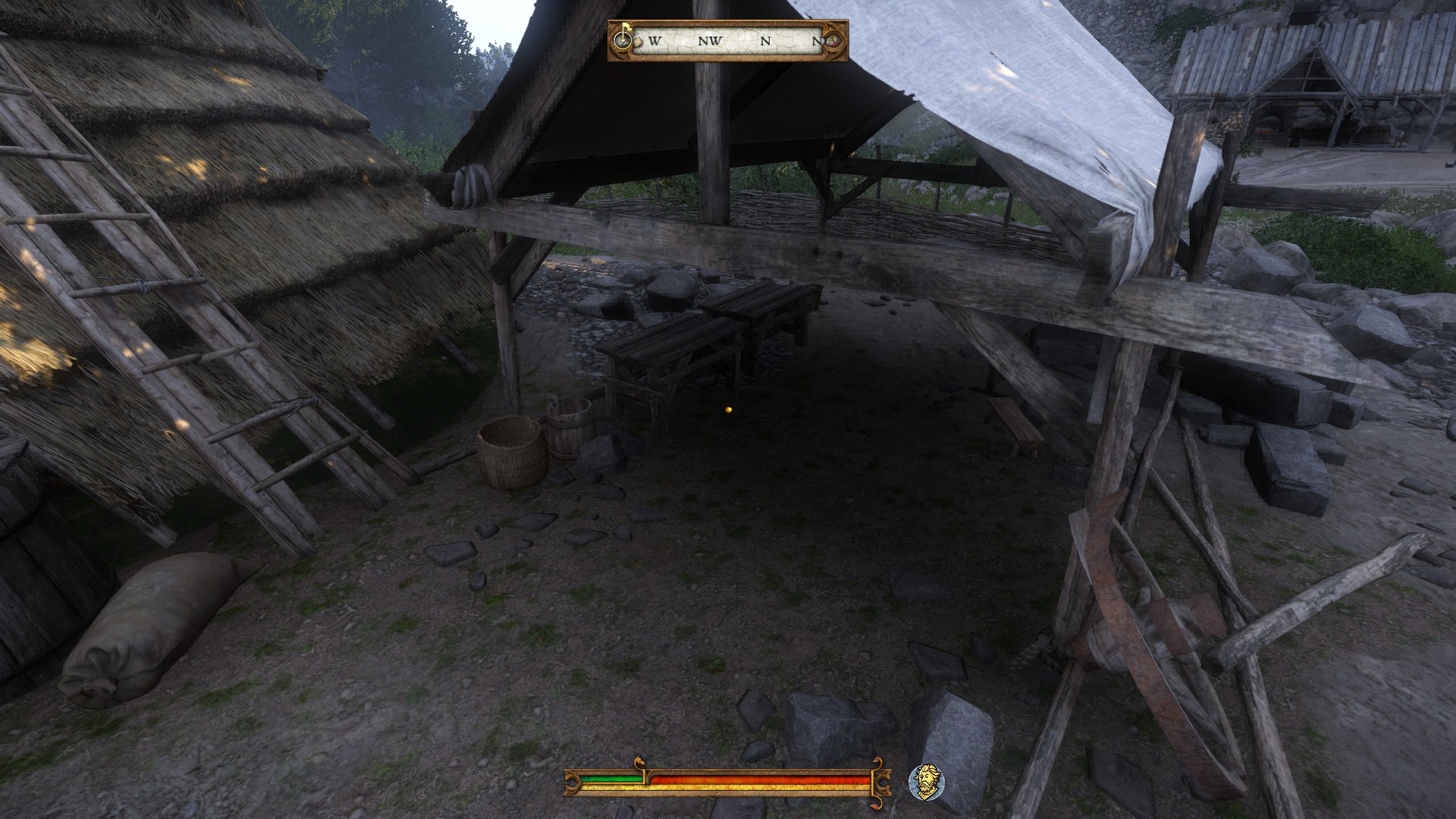Click the green health bar
The height and width of the screenshot is (819, 1456).
tap(610, 780)
